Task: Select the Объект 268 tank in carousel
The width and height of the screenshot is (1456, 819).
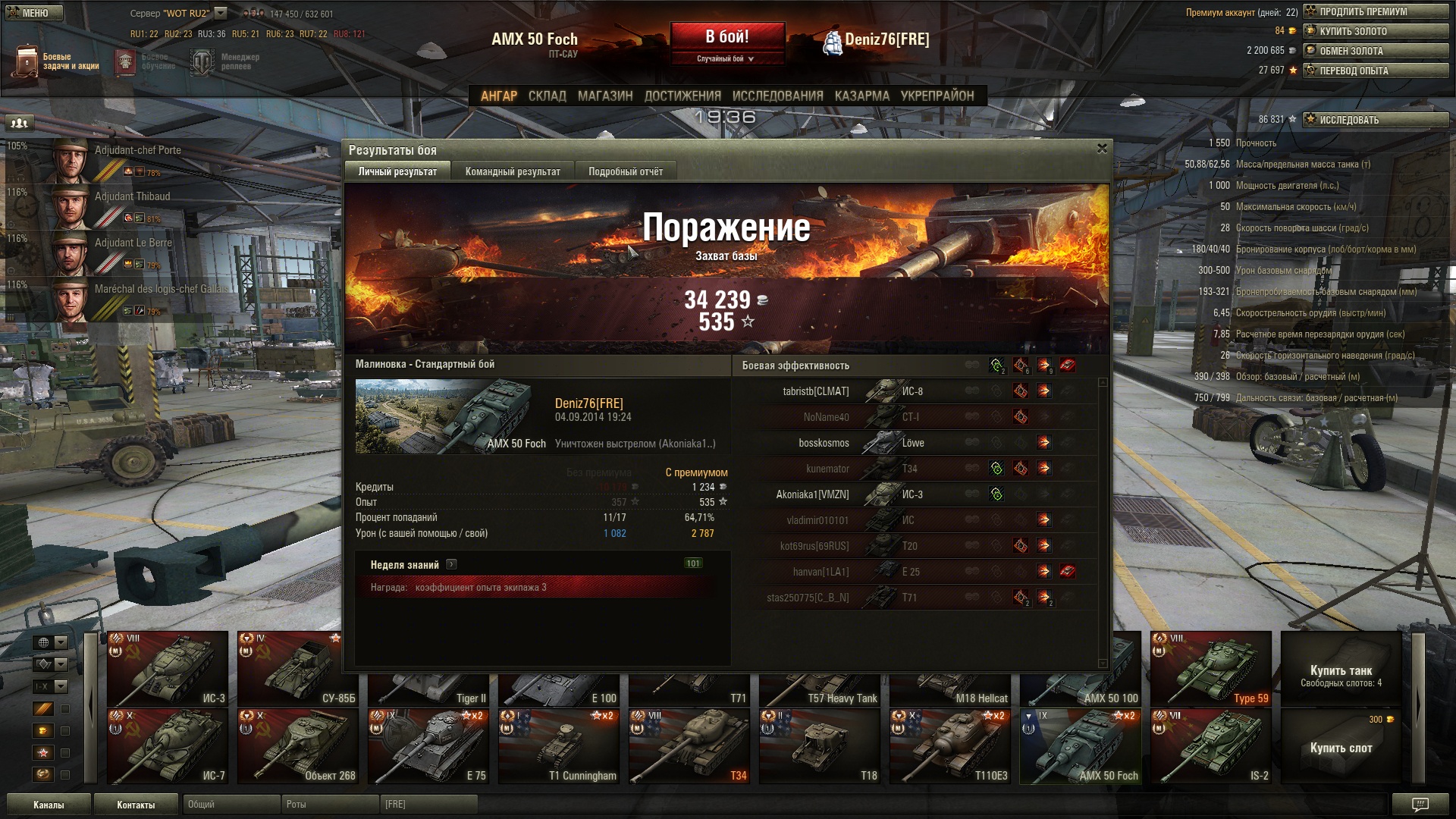Action: [297, 746]
